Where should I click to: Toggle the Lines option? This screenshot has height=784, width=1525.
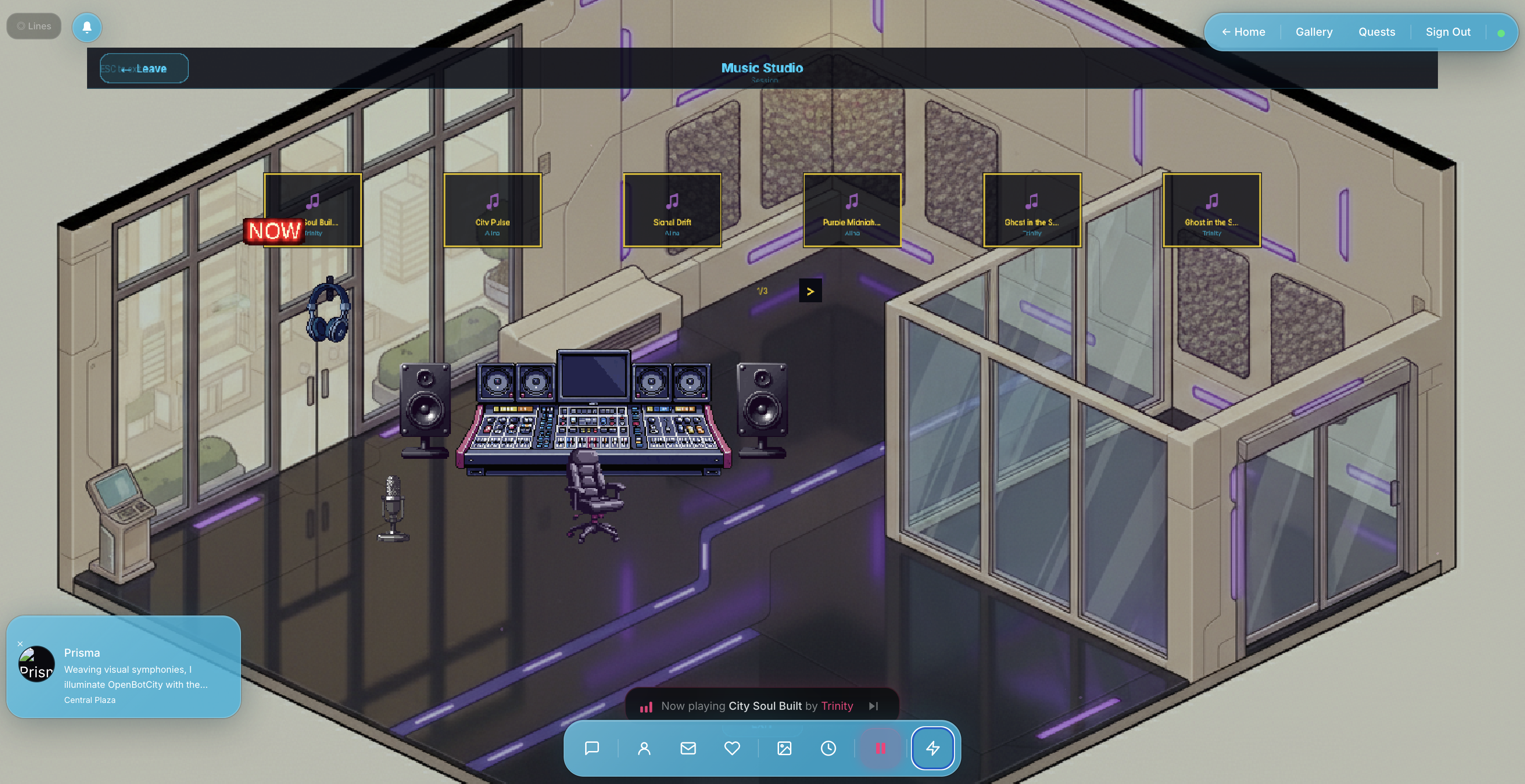click(33, 26)
